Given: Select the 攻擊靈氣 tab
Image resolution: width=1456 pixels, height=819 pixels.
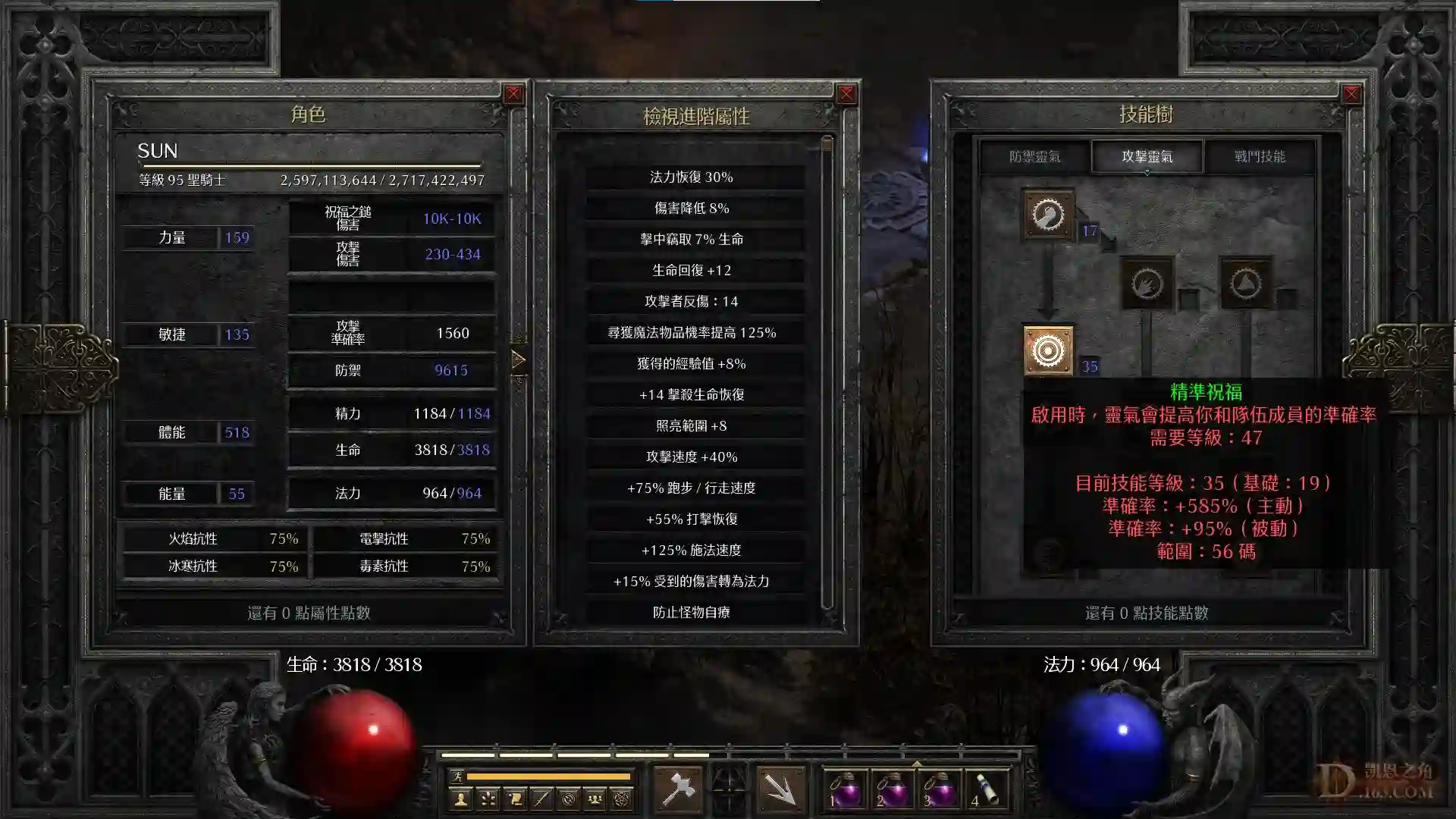Looking at the screenshot, I should coord(1147,157).
